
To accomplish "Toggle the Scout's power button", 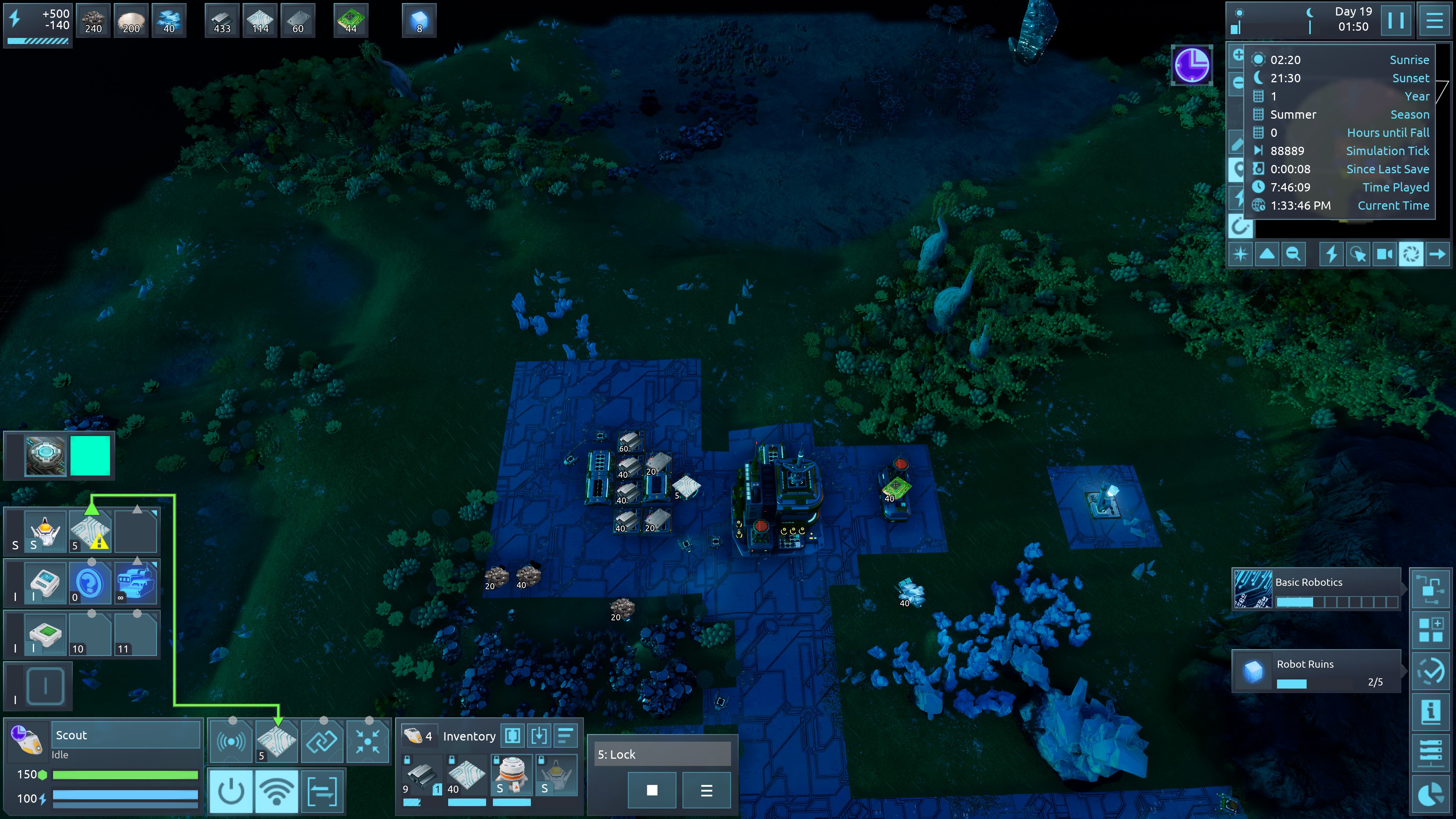I will [231, 791].
